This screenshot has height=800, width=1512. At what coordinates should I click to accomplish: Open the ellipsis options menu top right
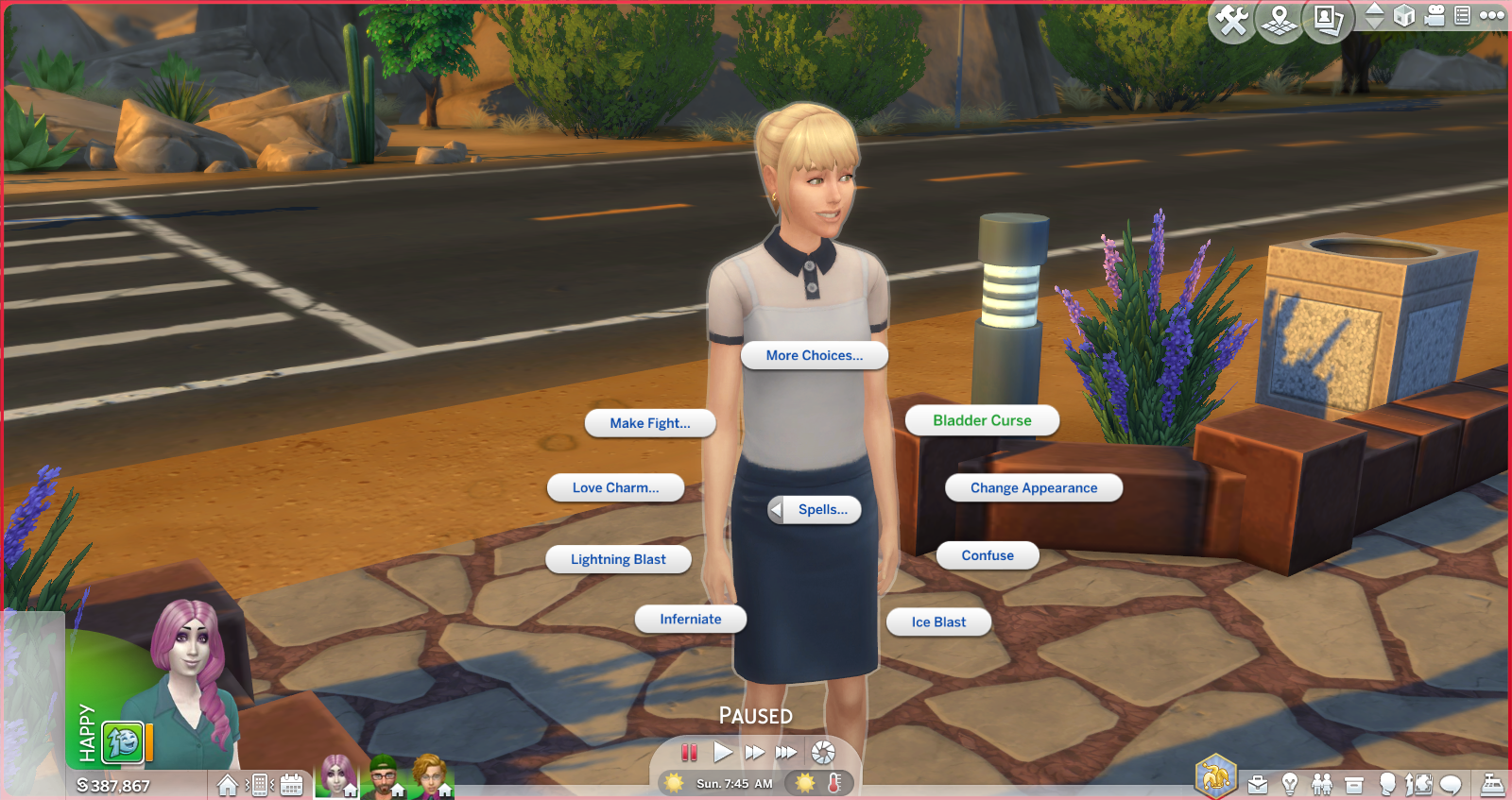pyautogui.click(x=1491, y=17)
